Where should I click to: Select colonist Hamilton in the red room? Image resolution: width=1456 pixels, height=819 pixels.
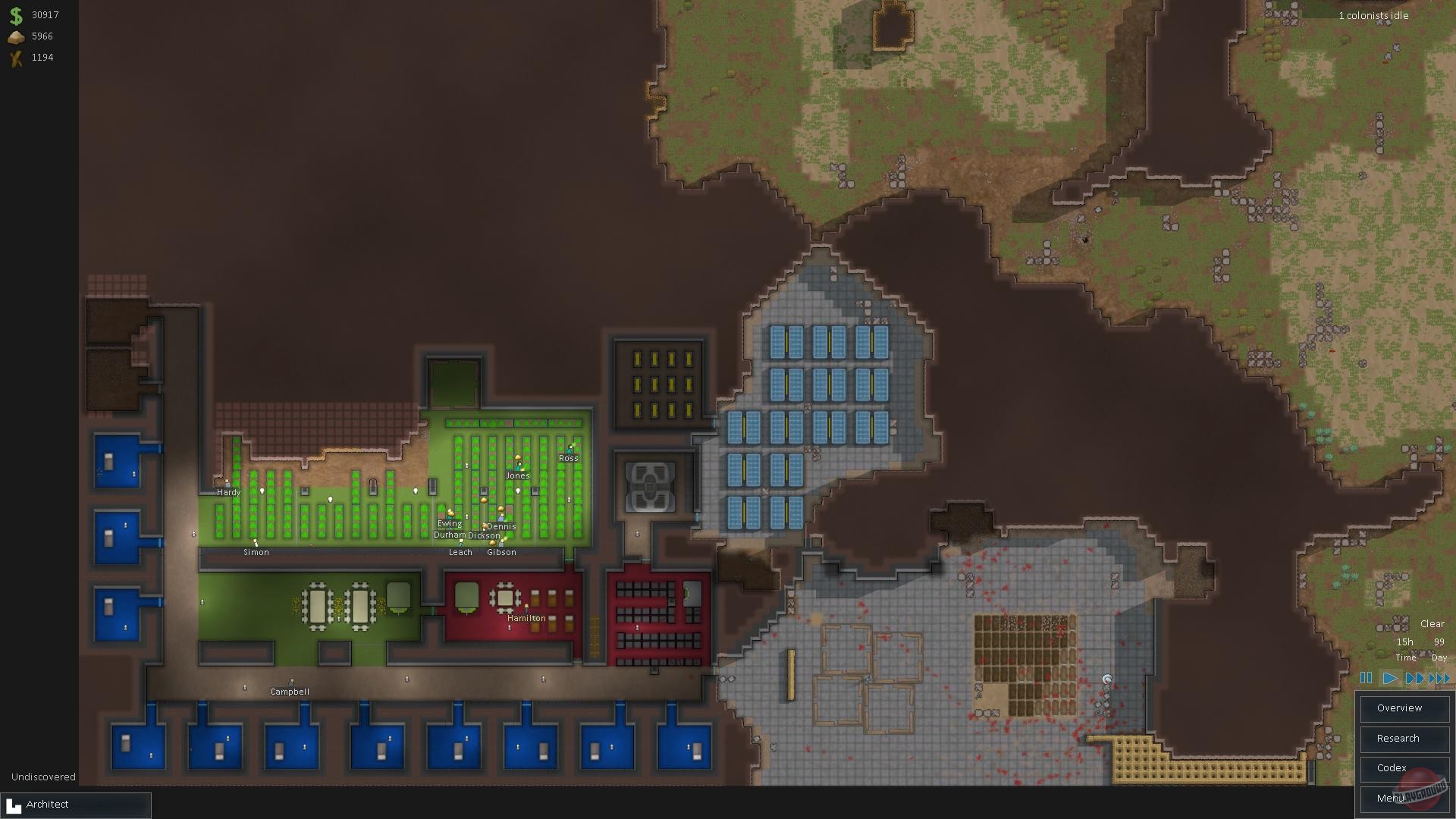pyautogui.click(x=526, y=608)
